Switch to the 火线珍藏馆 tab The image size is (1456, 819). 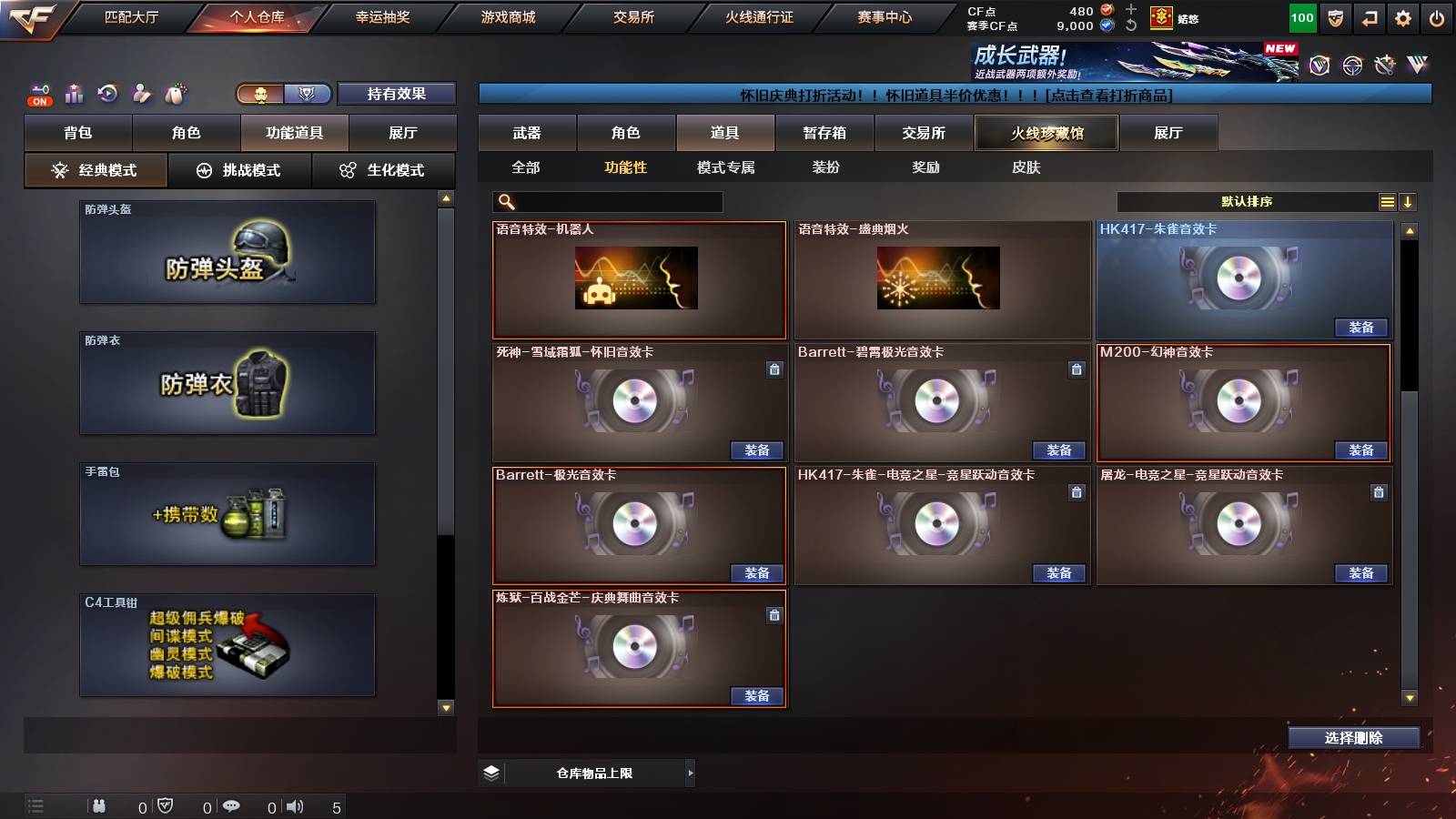1046,133
